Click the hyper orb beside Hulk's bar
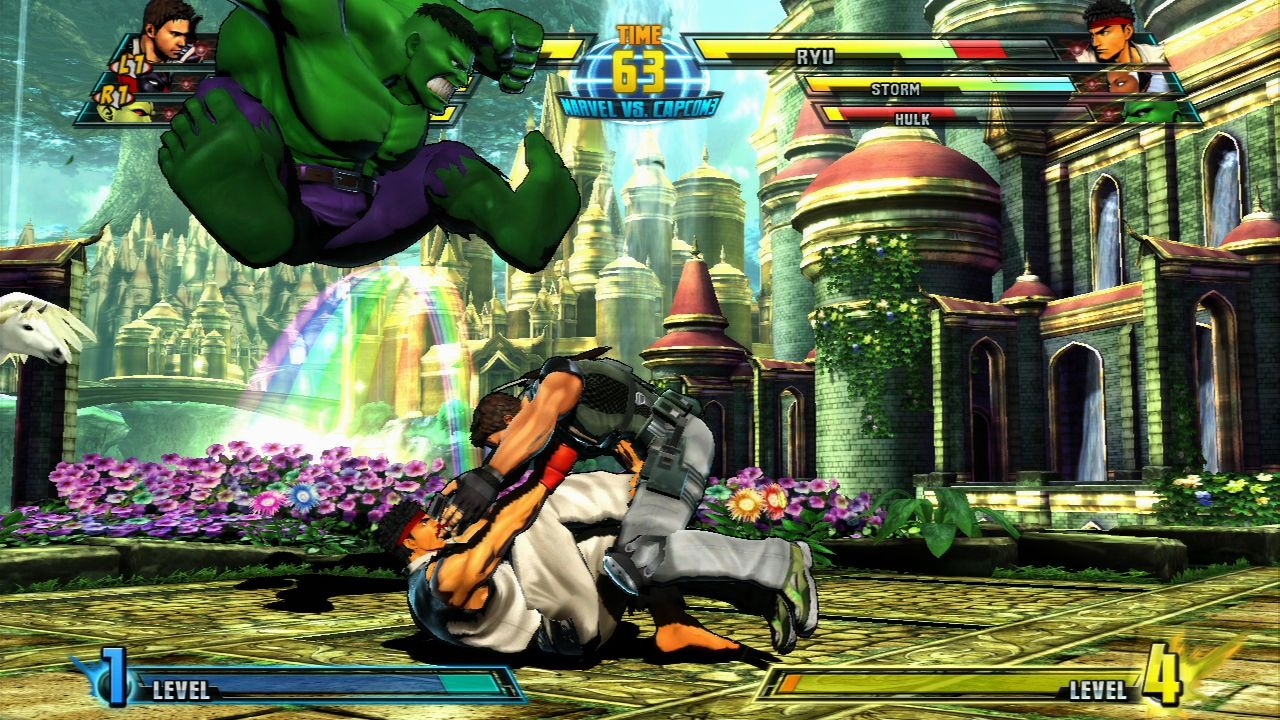 [1110, 112]
